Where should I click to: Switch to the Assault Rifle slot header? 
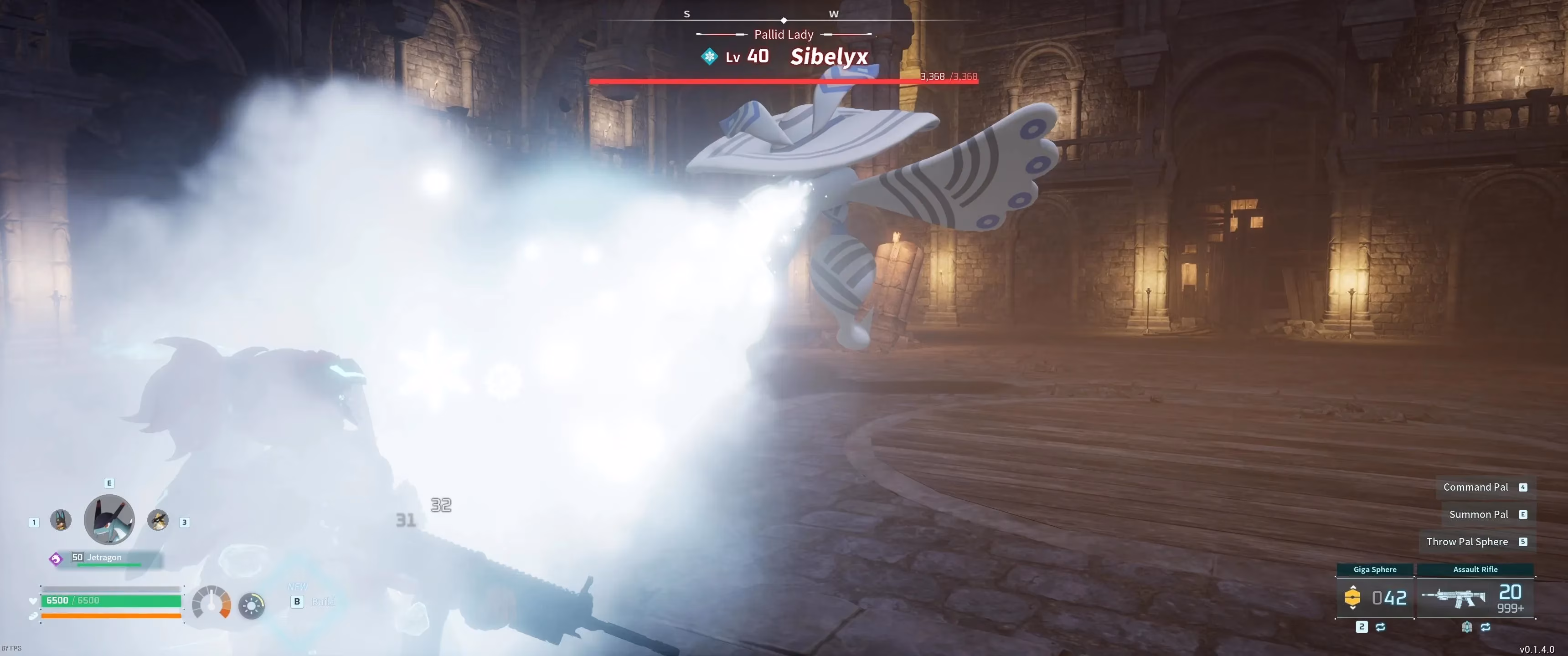tap(1475, 569)
